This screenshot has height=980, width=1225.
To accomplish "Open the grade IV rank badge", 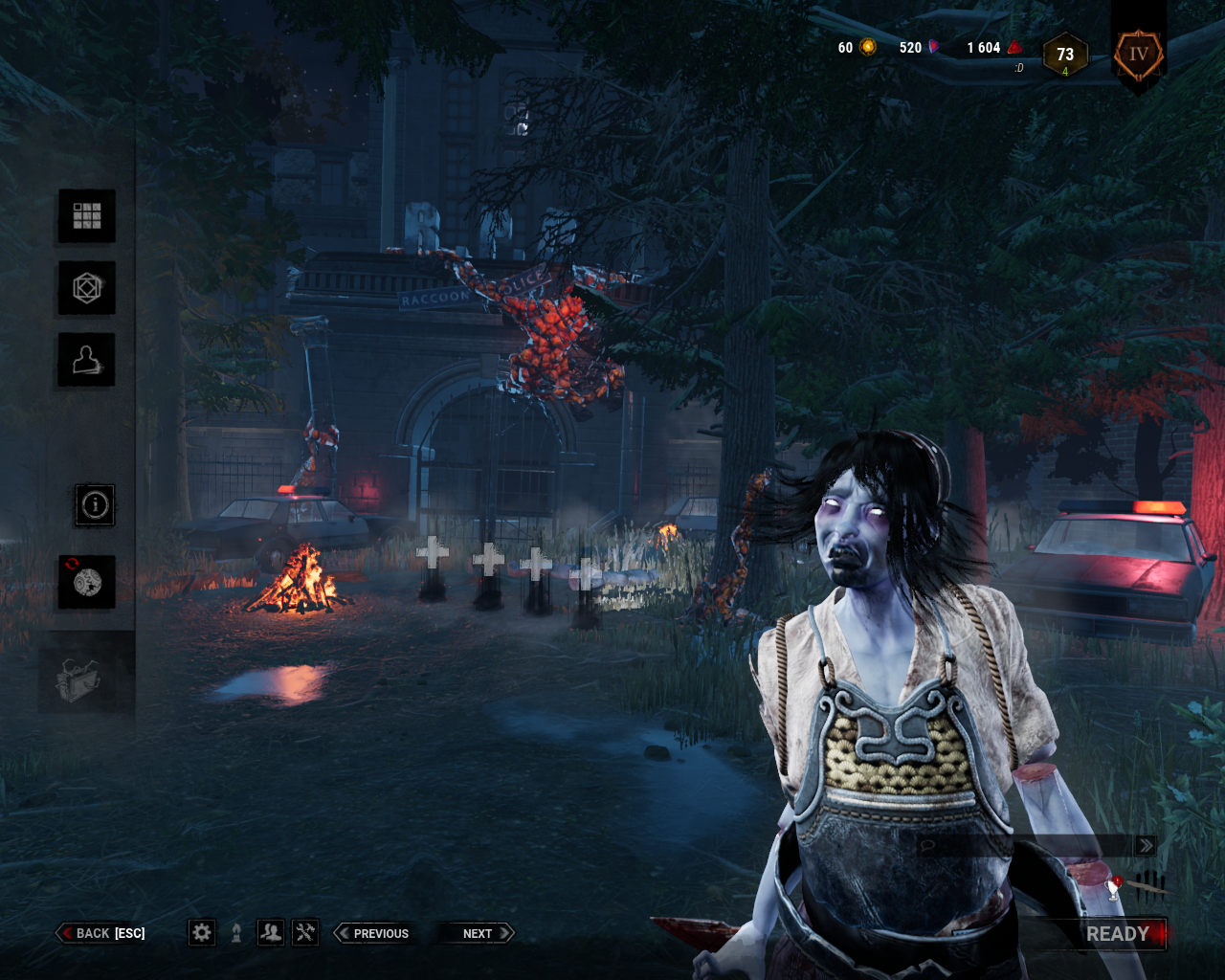I will tap(1138, 55).
